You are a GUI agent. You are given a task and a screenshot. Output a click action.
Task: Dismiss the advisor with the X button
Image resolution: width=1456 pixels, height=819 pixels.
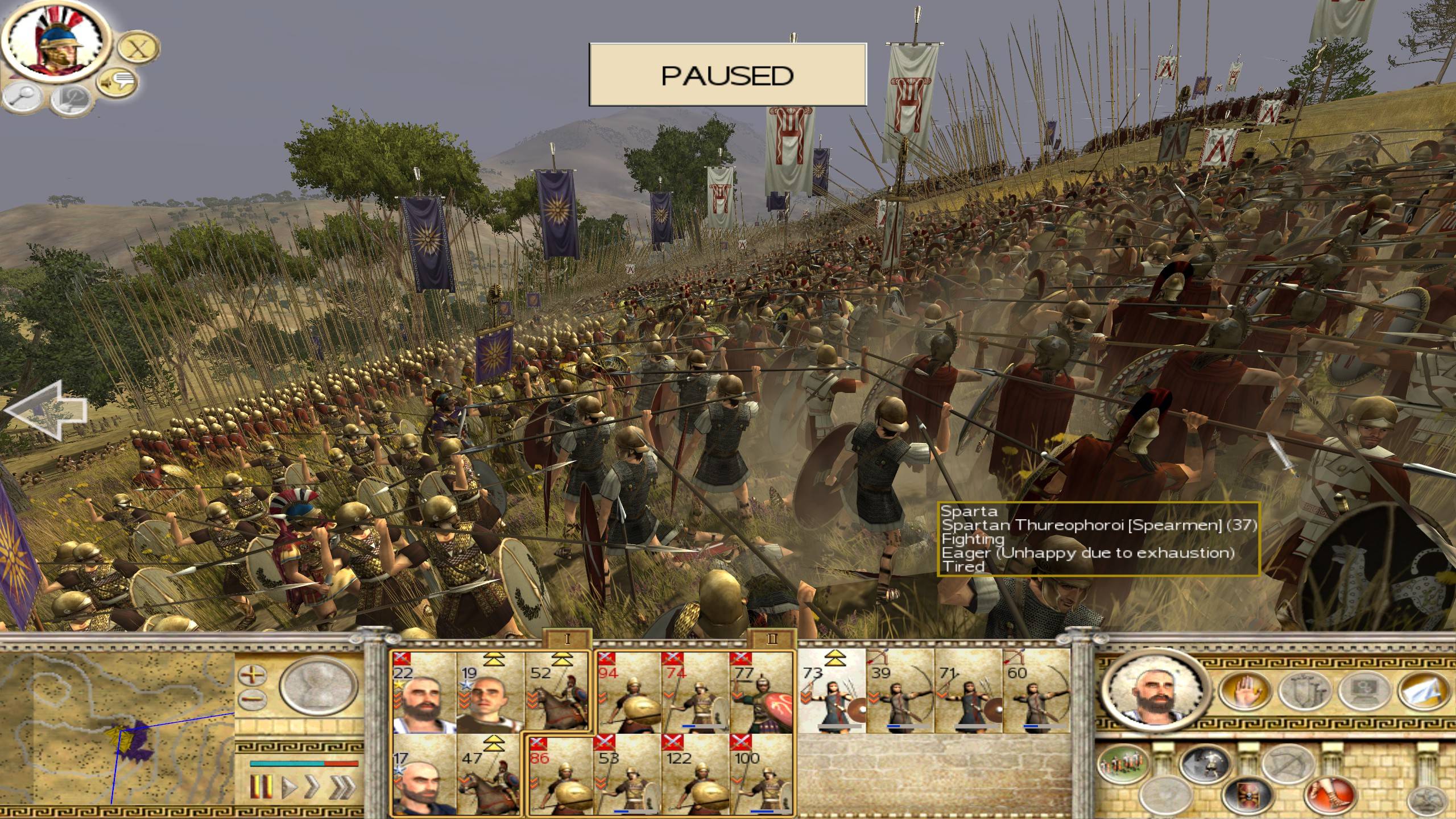pos(136,49)
